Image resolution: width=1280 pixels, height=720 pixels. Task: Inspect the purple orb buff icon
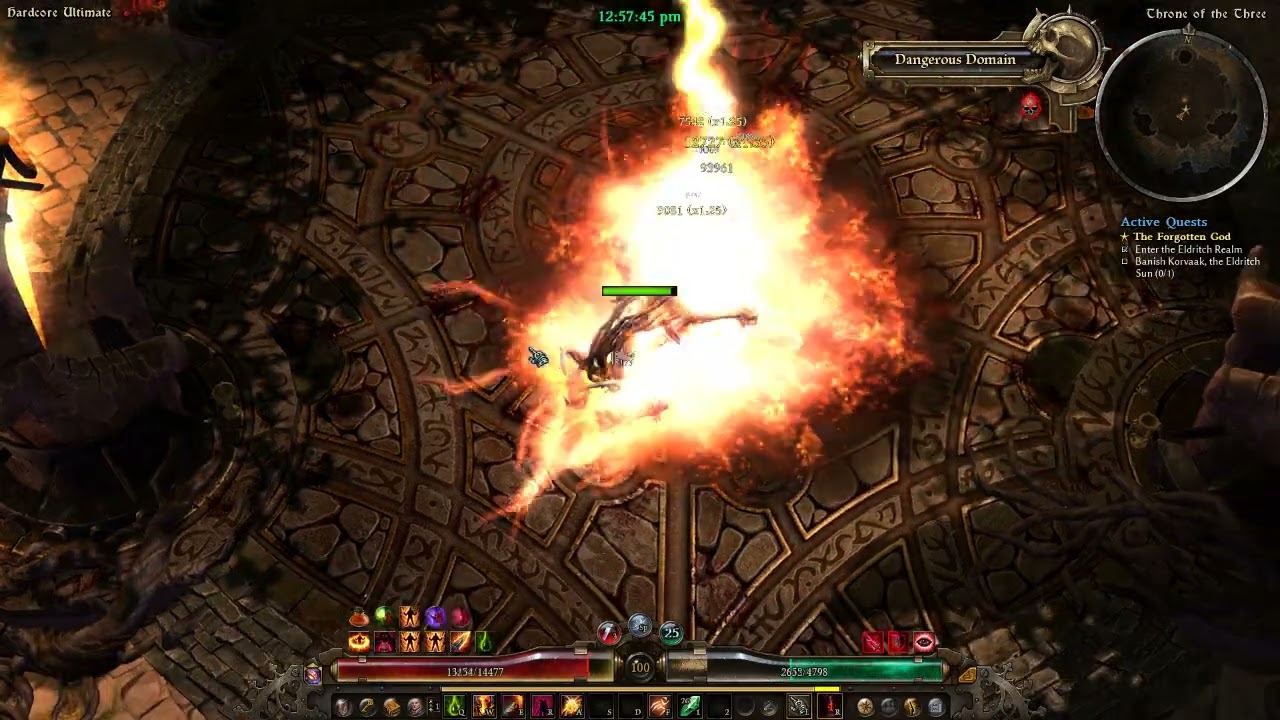tap(435, 617)
